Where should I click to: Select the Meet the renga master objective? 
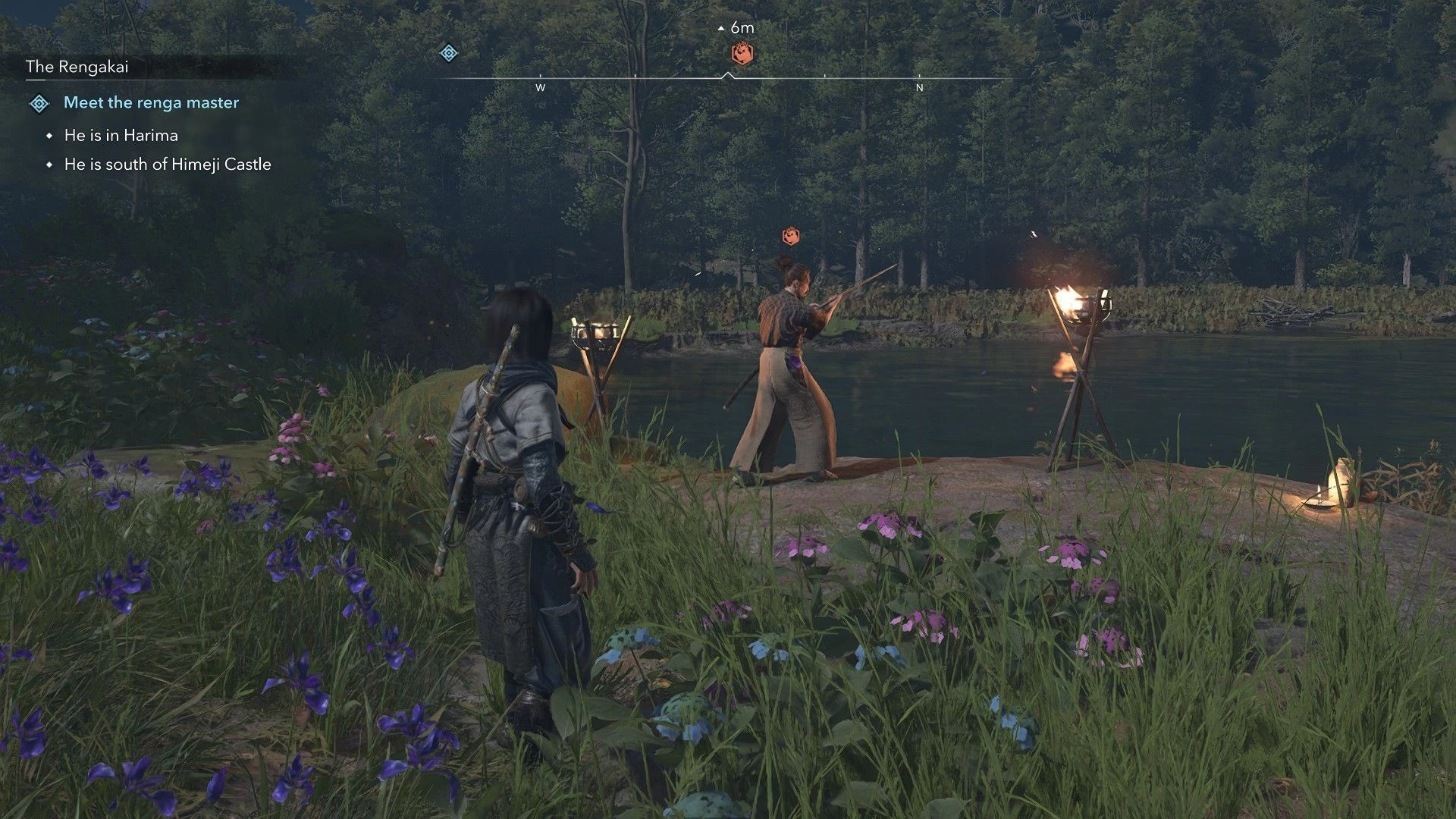click(x=151, y=102)
